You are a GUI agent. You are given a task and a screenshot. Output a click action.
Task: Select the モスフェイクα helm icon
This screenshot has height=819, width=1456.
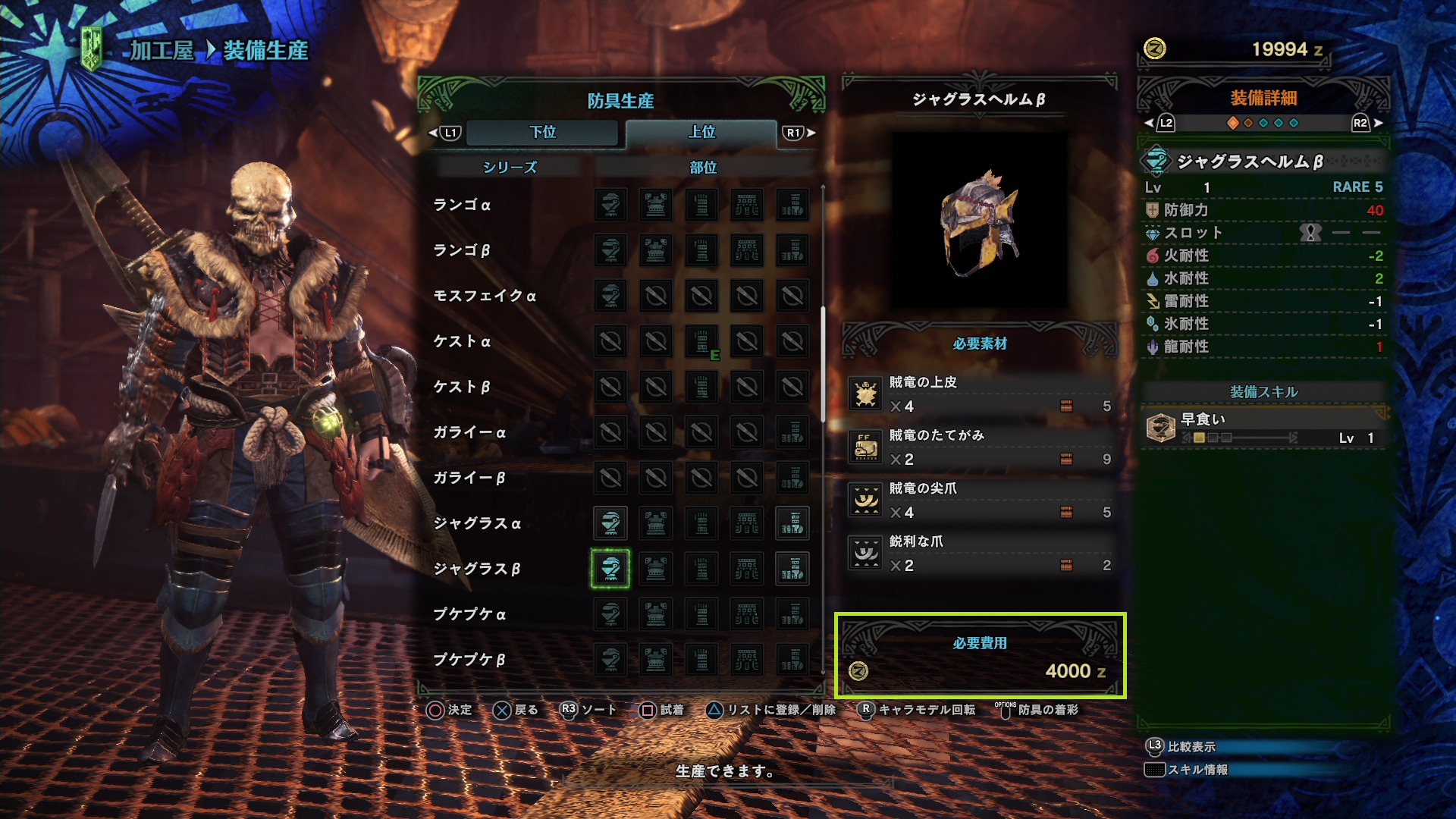click(x=610, y=296)
